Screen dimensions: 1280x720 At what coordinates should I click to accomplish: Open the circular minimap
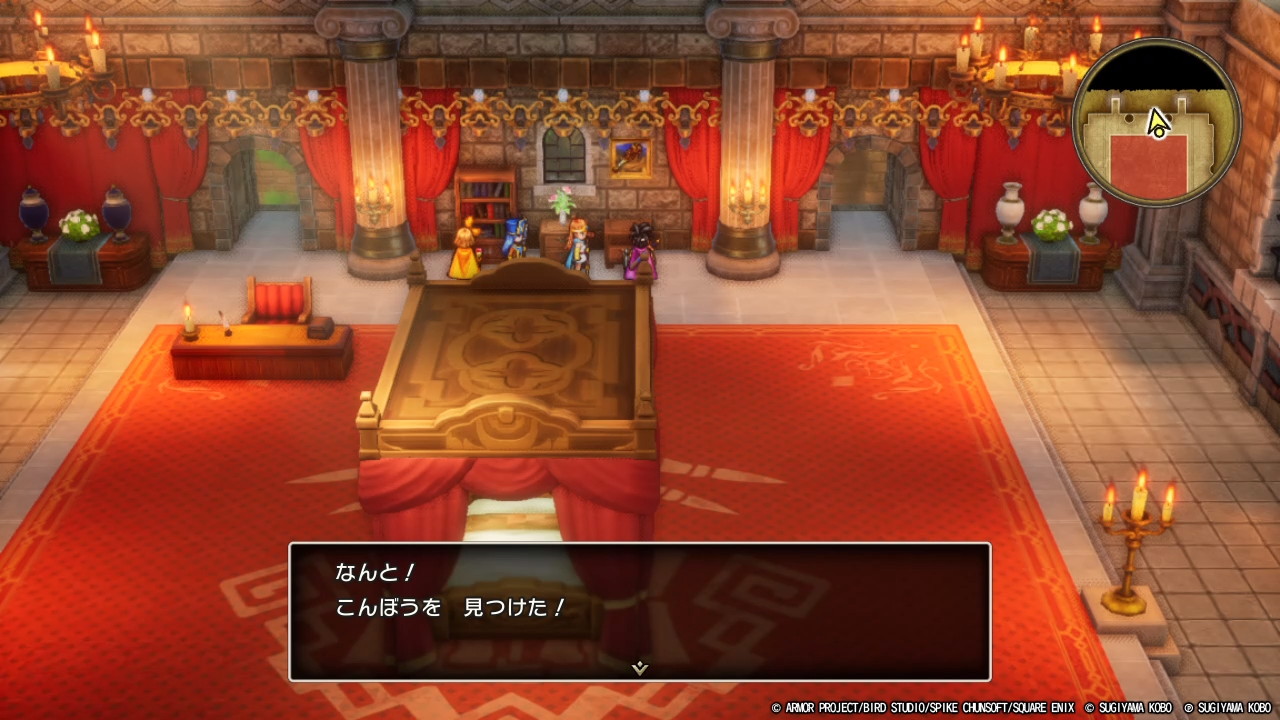click(1156, 123)
